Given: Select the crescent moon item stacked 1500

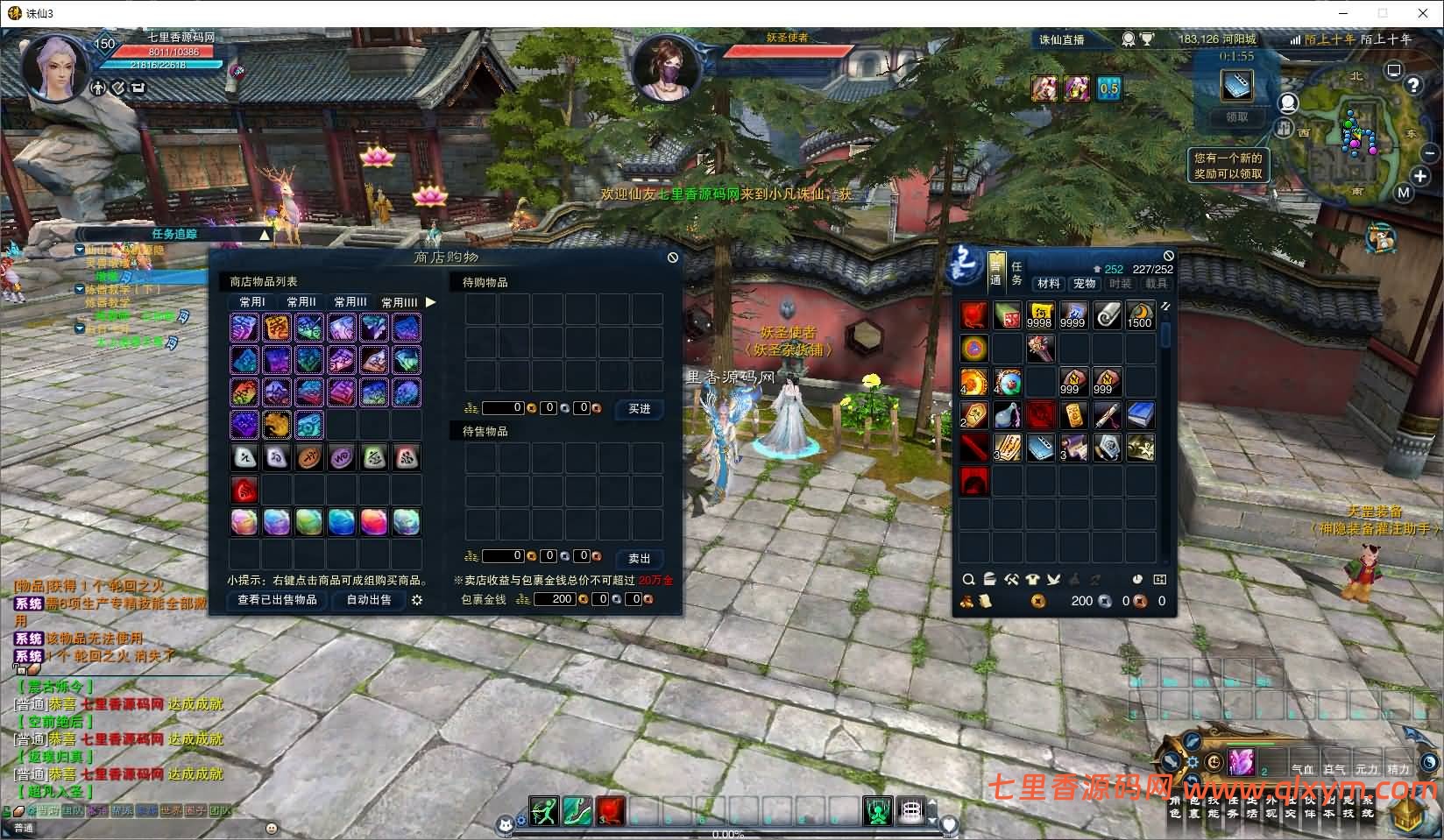Looking at the screenshot, I should (x=1140, y=315).
